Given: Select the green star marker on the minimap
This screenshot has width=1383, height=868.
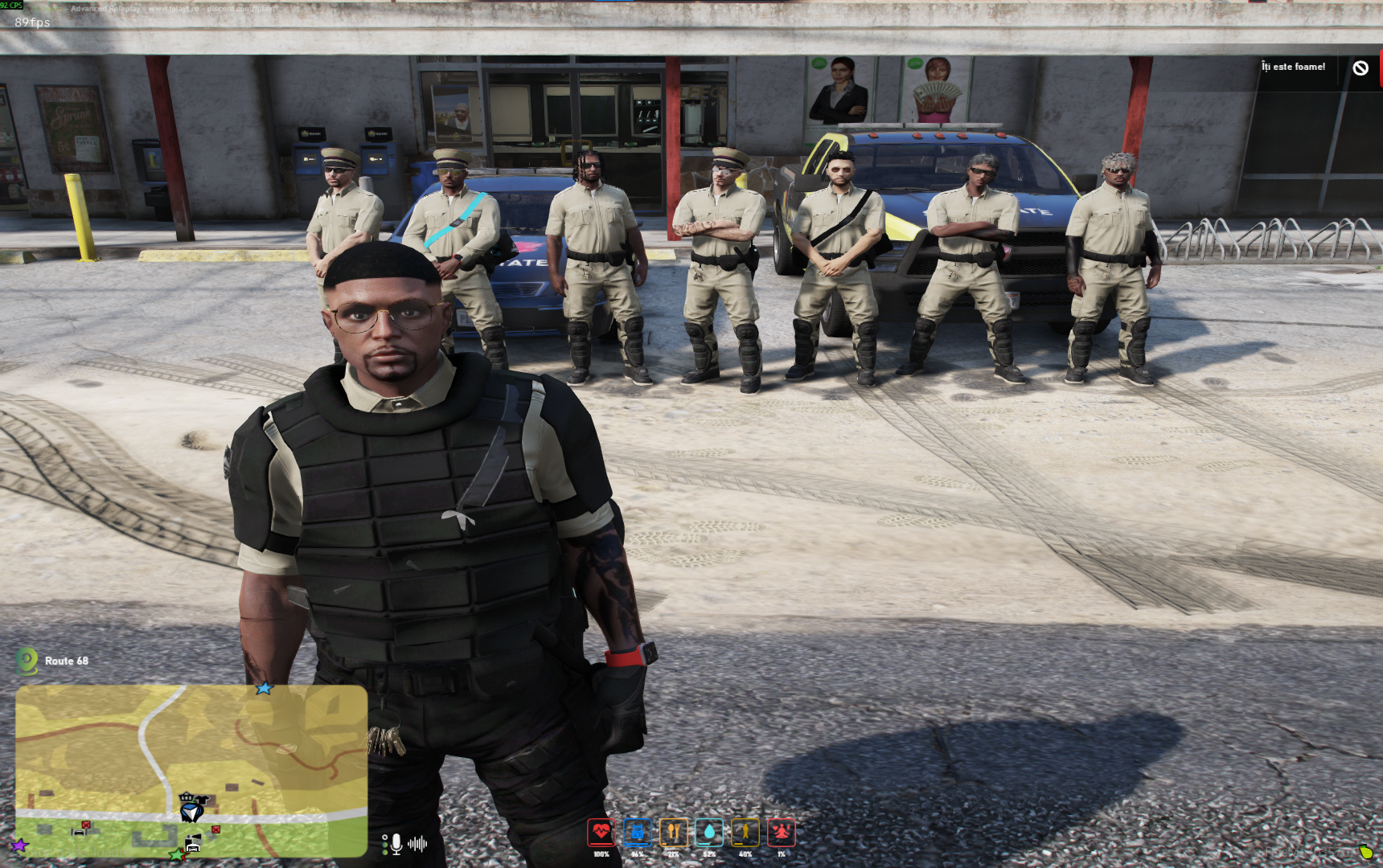Looking at the screenshot, I should point(177,854).
